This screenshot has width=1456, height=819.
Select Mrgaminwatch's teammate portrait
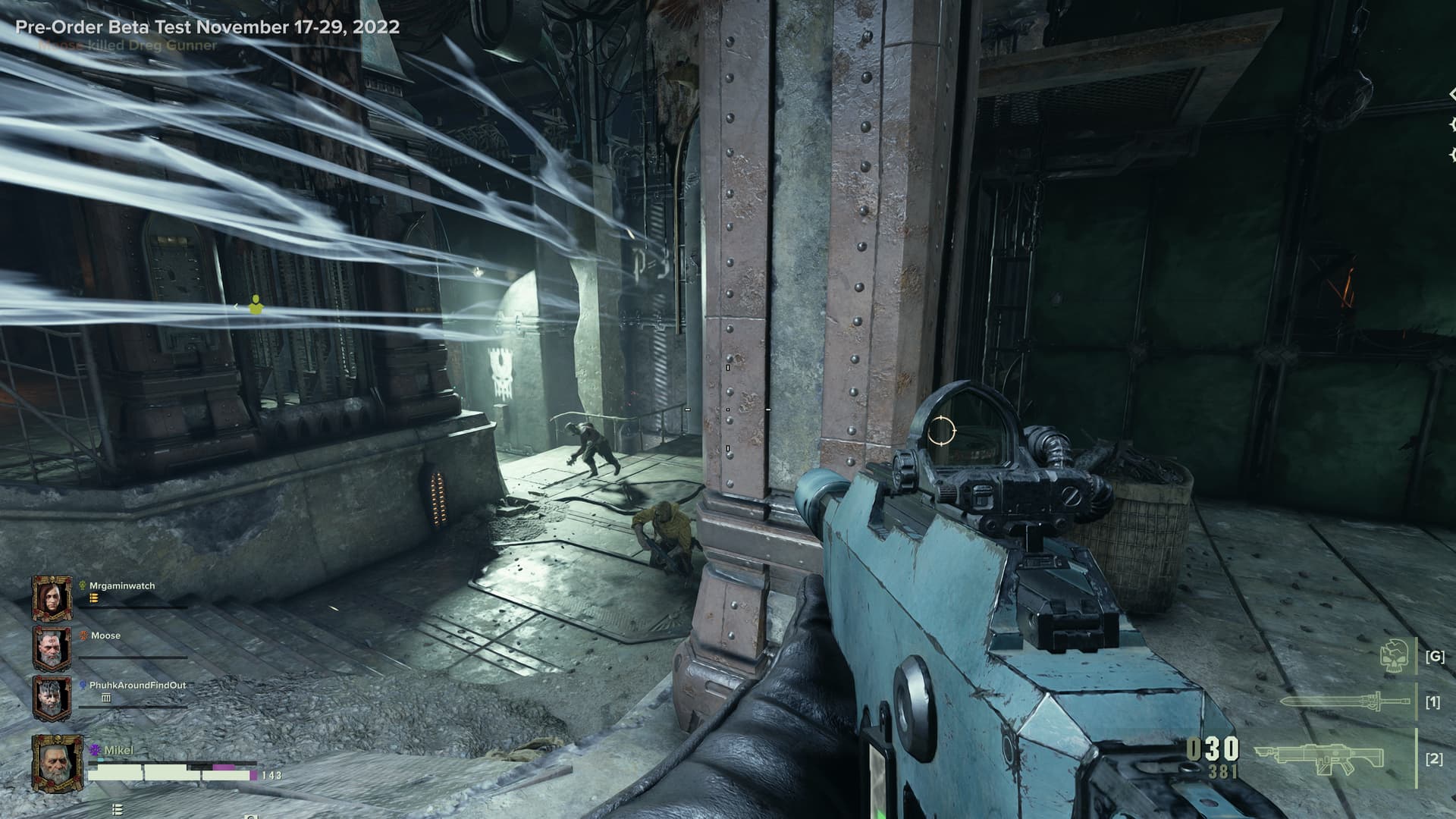pos(52,598)
